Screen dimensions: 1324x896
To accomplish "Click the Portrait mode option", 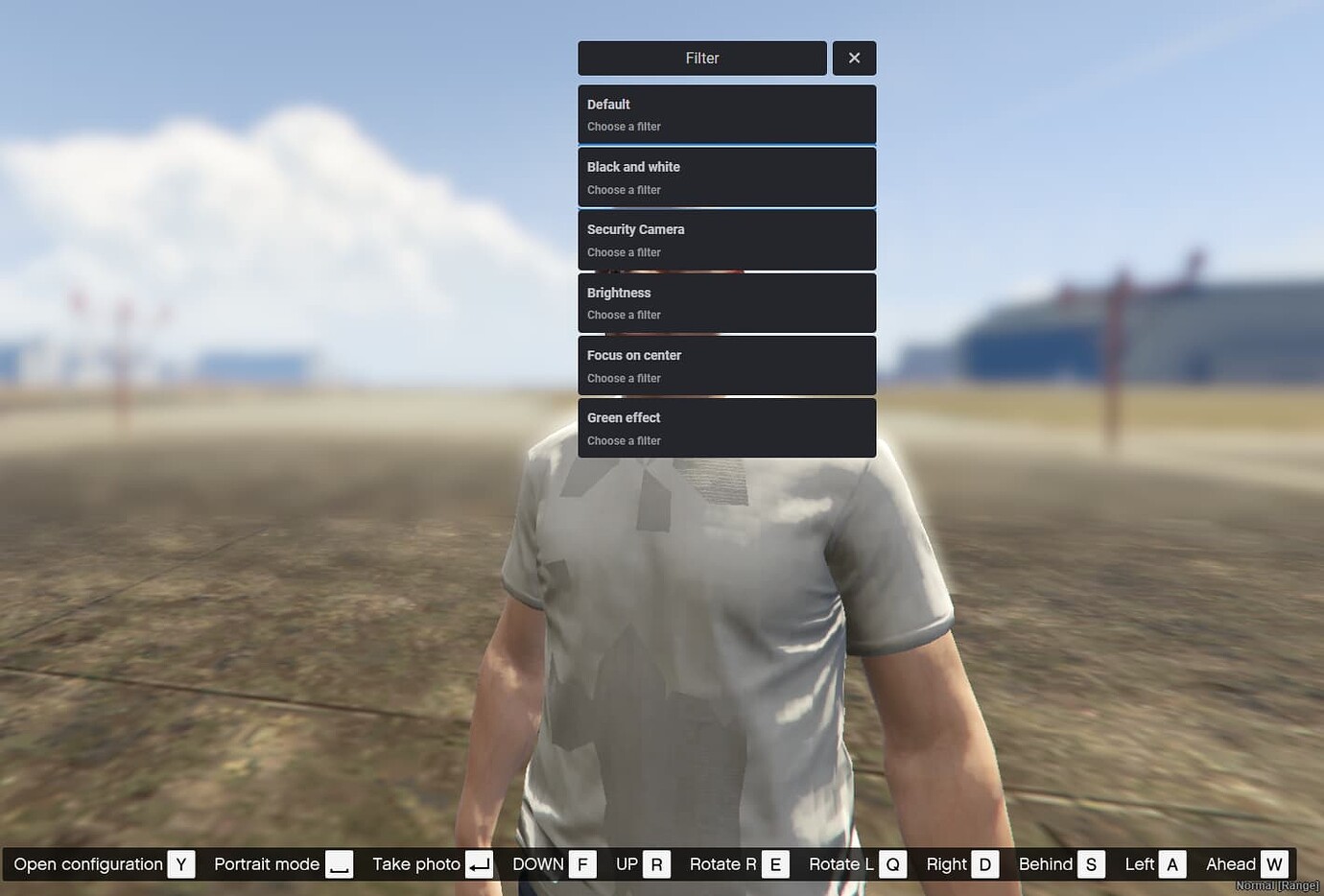I will point(267,863).
